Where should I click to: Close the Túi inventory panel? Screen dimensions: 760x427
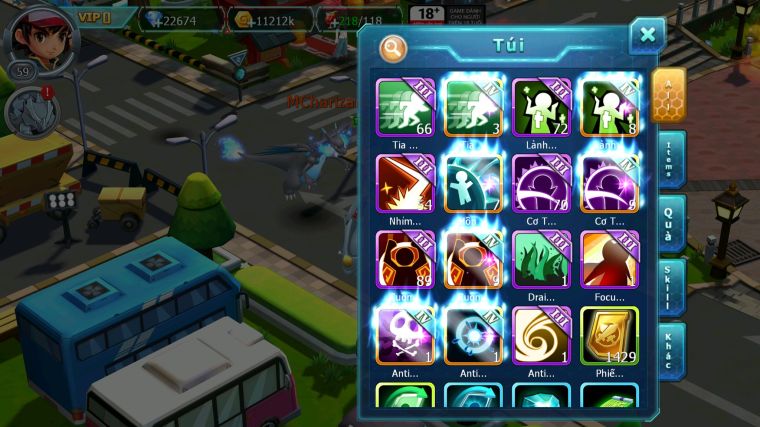(647, 36)
